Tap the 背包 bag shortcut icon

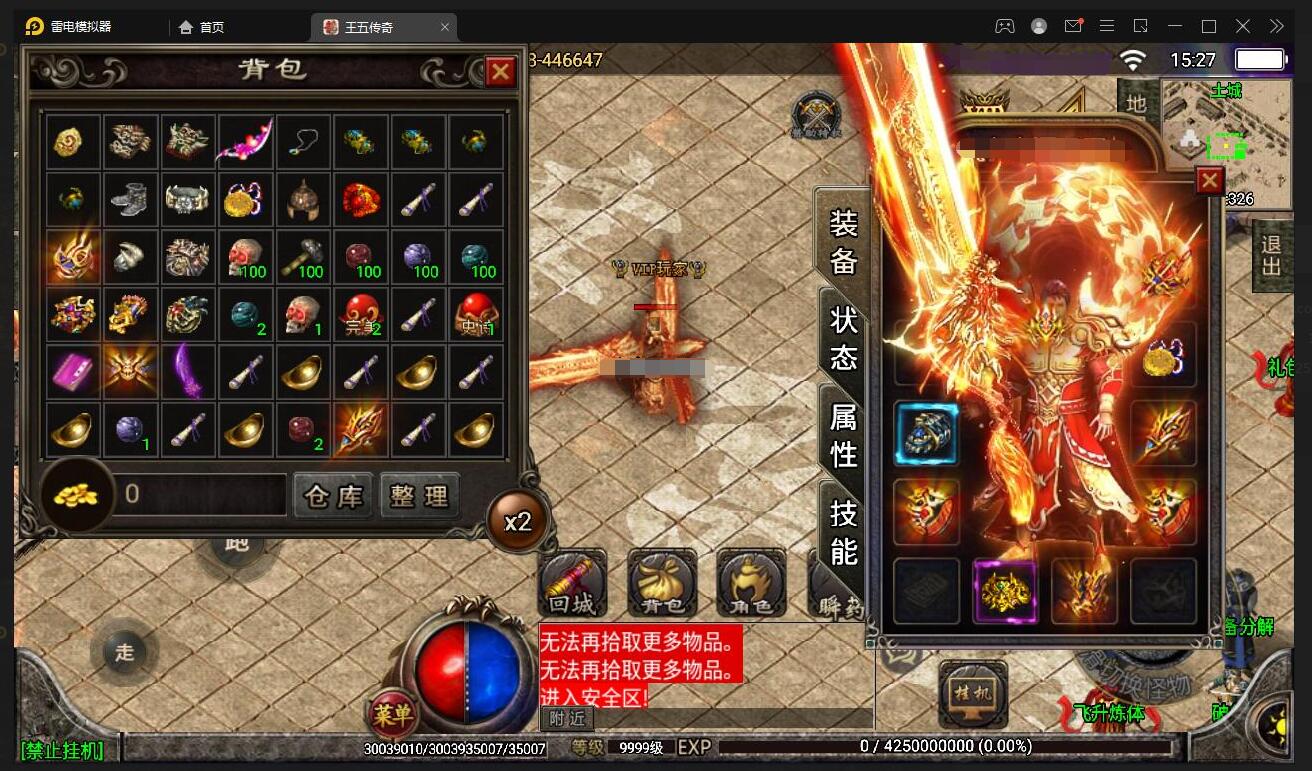662,584
